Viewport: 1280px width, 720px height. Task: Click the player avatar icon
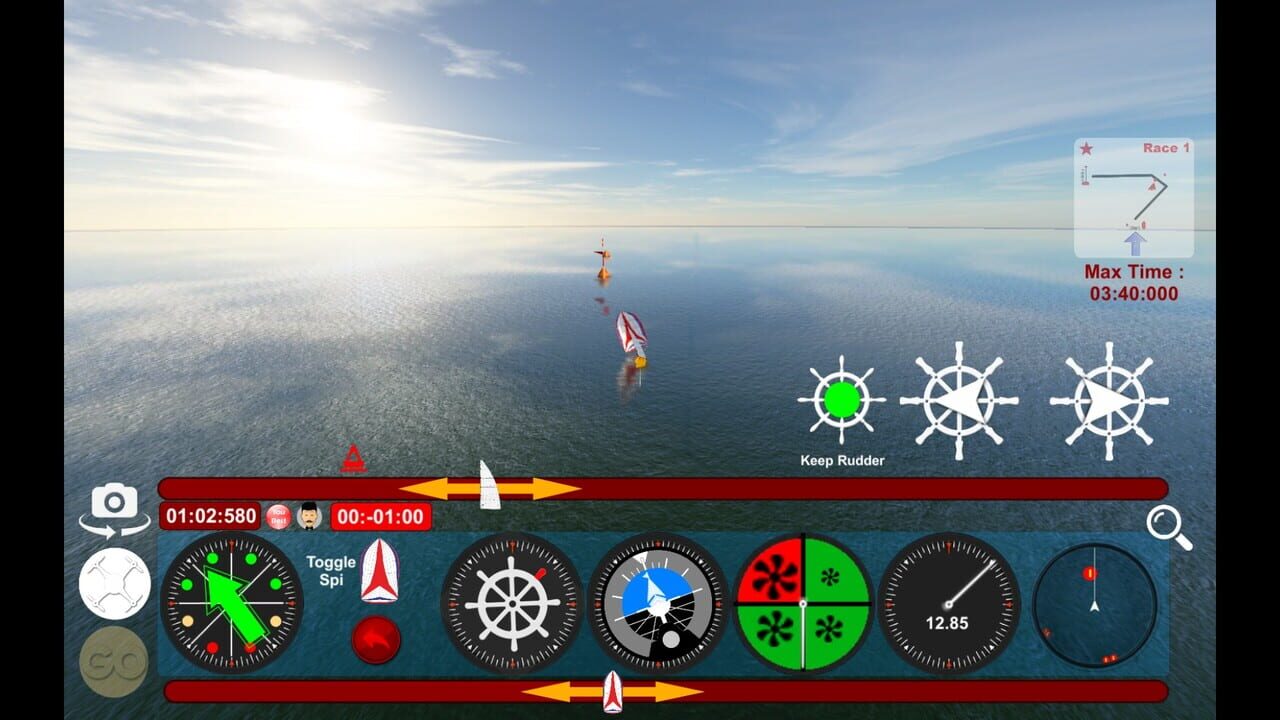pyautogui.click(x=307, y=517)
